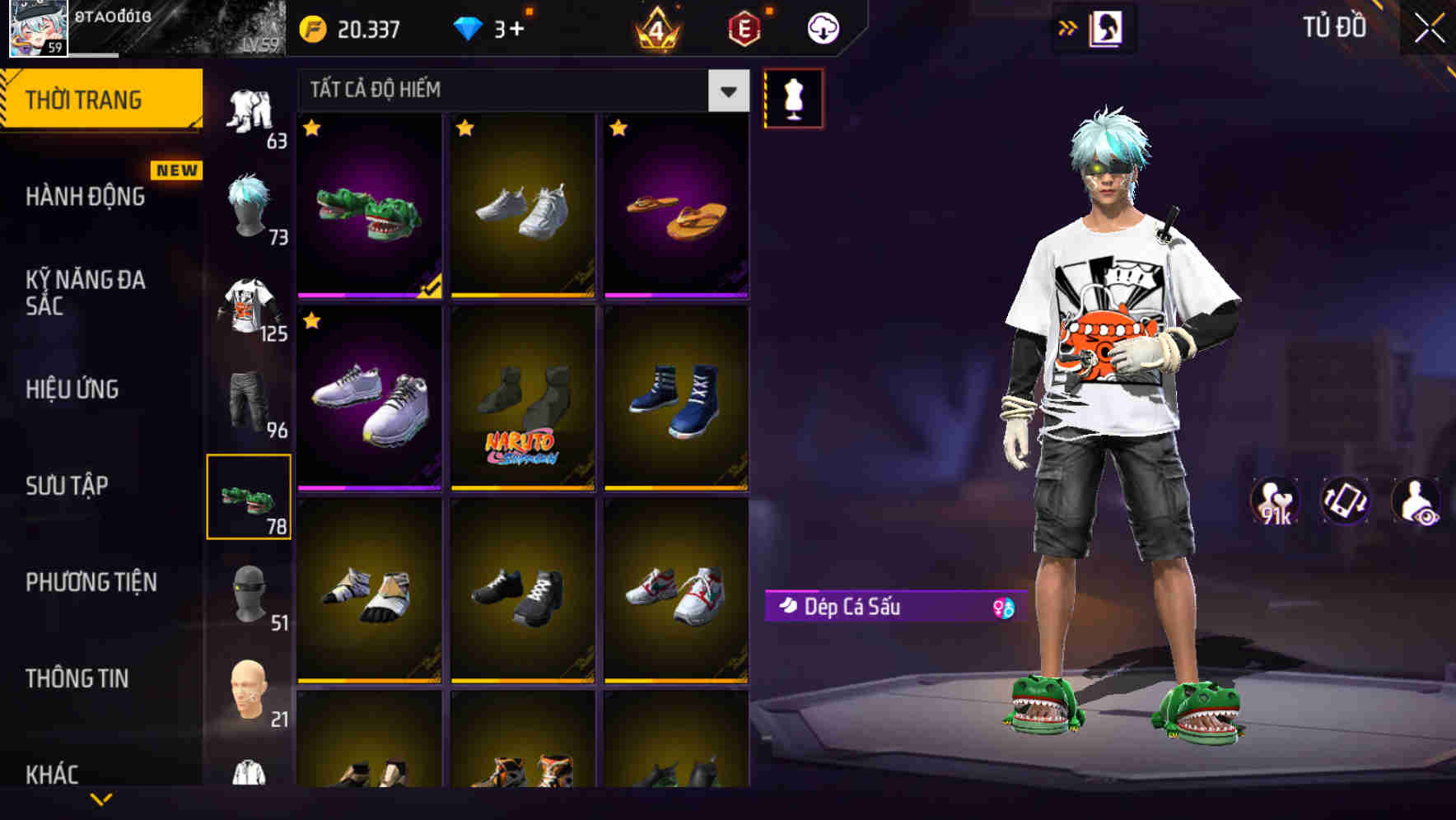Screen dimensions: 1456x820
Task: Click the magenta rarity bar under the white sneakers
Action: pos(369,487)
